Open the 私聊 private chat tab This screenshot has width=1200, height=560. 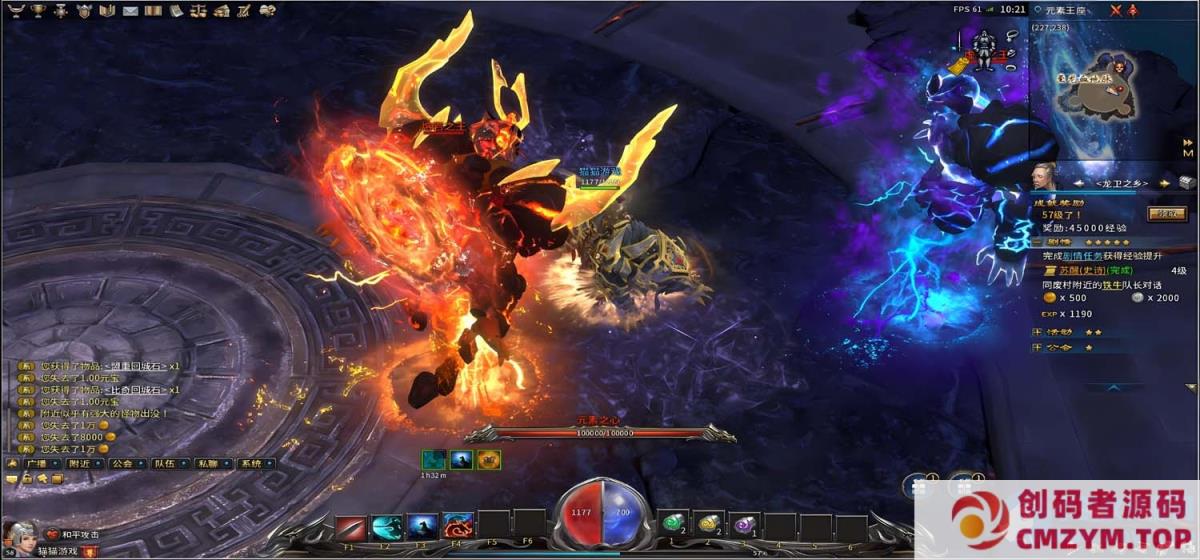point(208,464)
